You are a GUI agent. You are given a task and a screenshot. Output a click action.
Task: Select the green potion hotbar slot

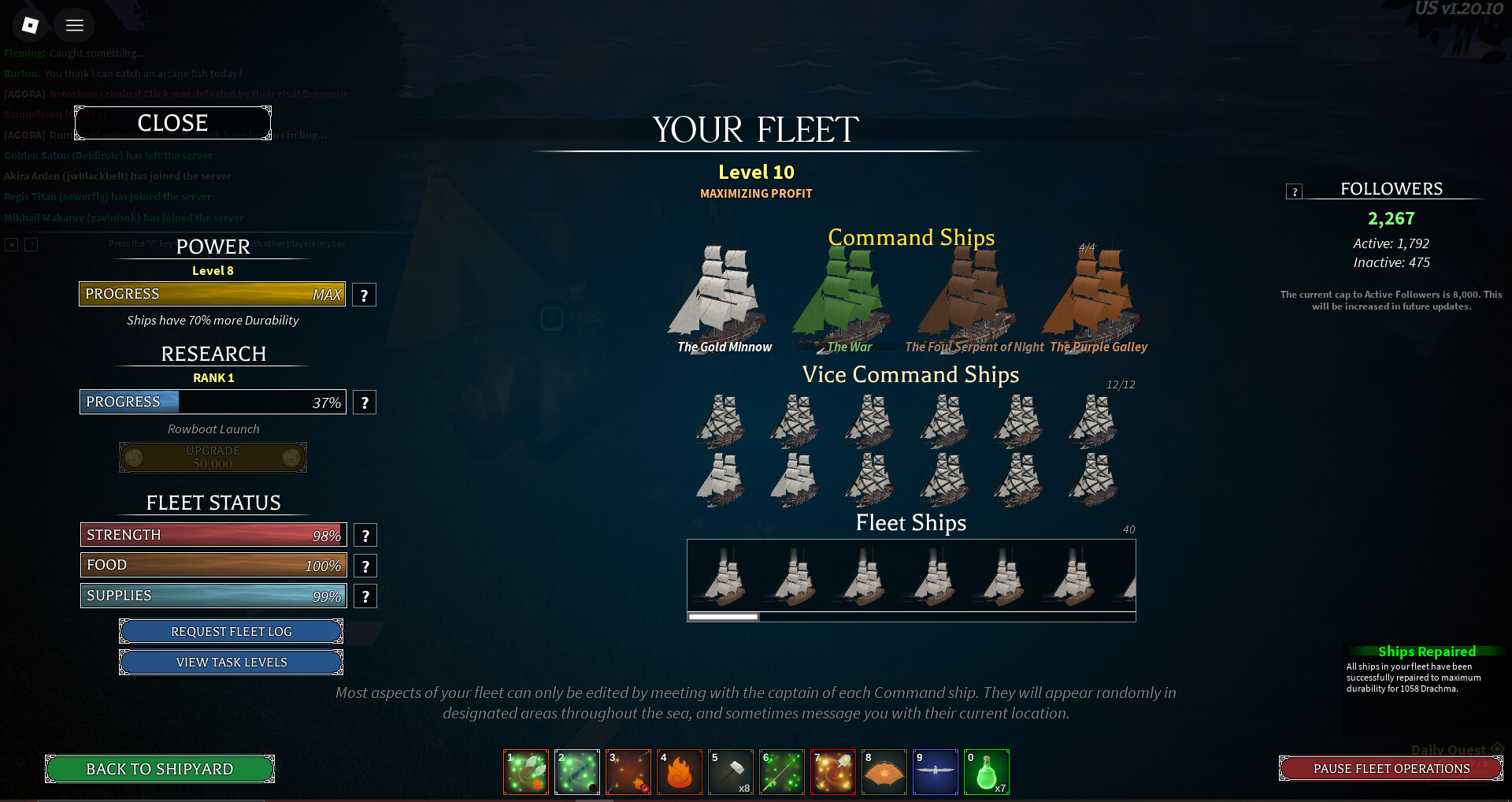click(986, 772)
